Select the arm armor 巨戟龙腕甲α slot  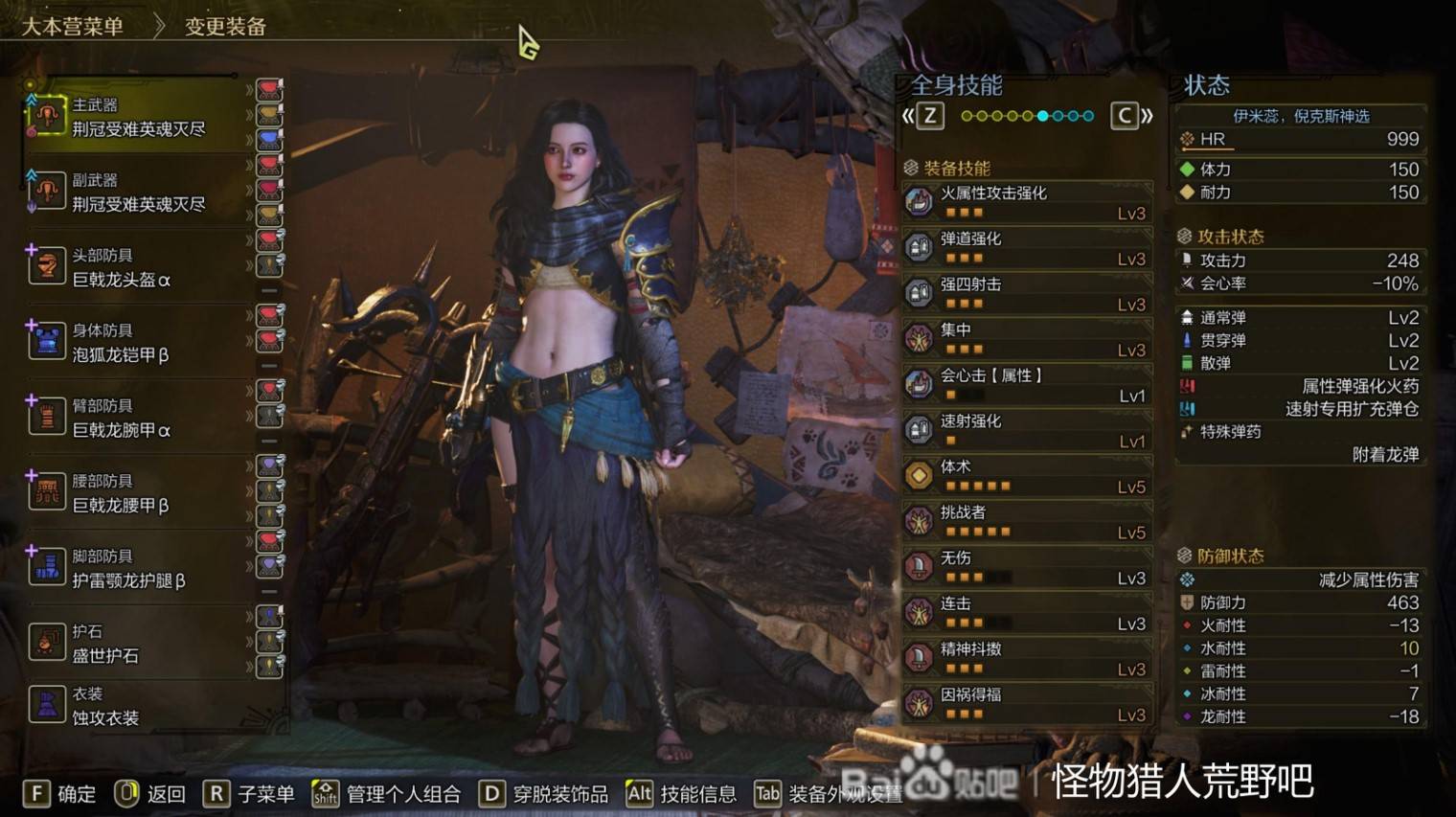pos(137,419)
